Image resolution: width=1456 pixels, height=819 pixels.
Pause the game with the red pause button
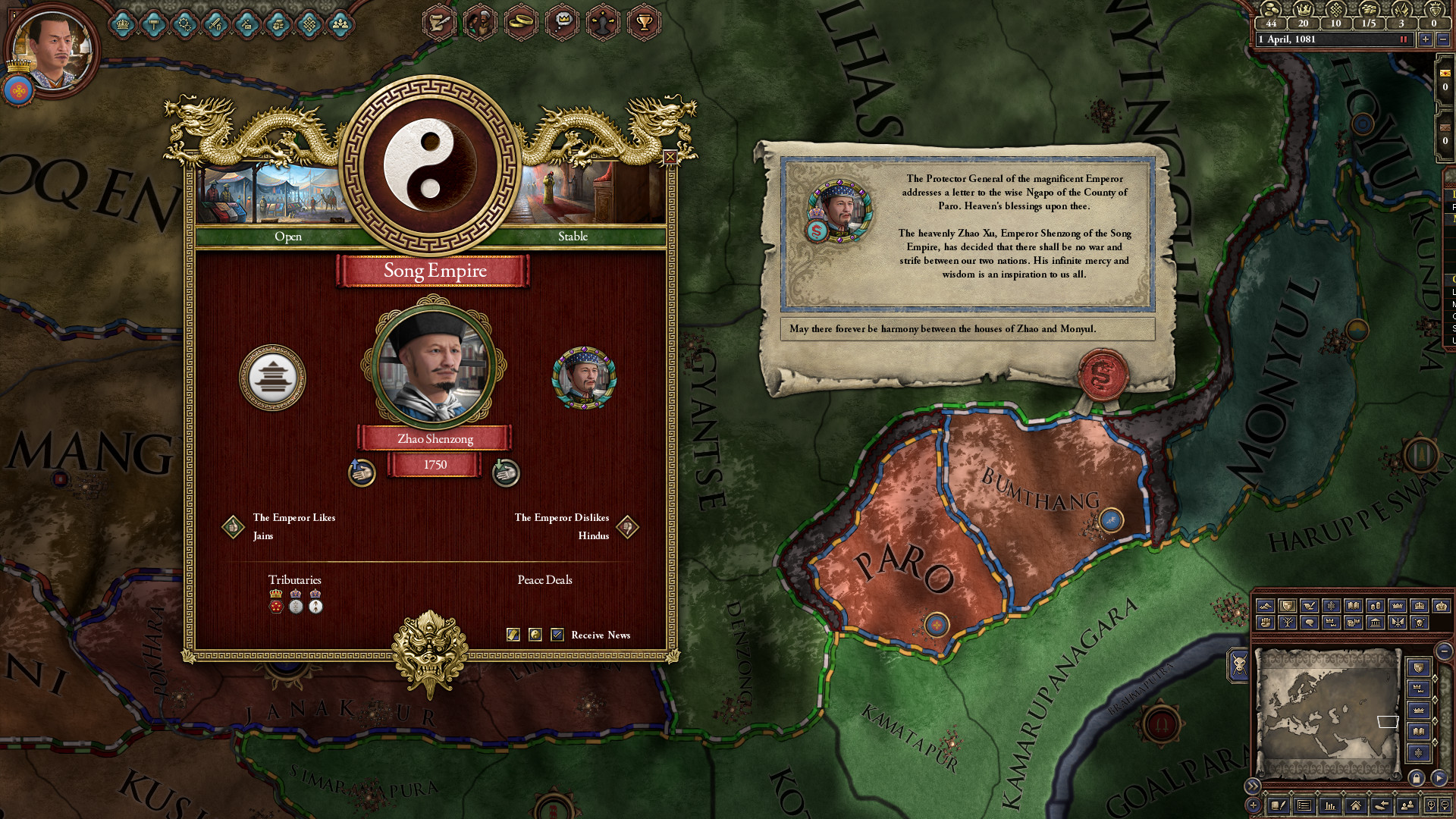coord(1404,39)
